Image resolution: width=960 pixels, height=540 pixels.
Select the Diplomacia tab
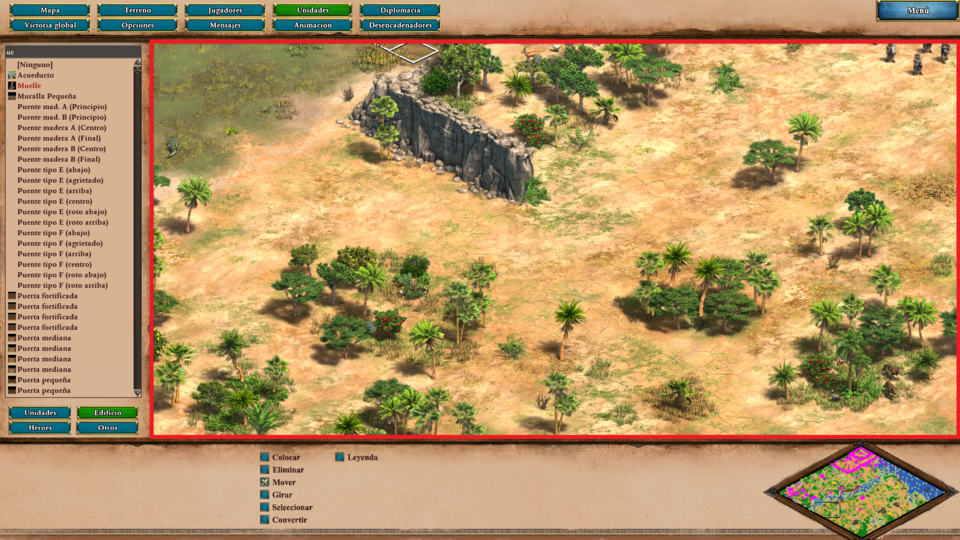[x=399, y=10]
